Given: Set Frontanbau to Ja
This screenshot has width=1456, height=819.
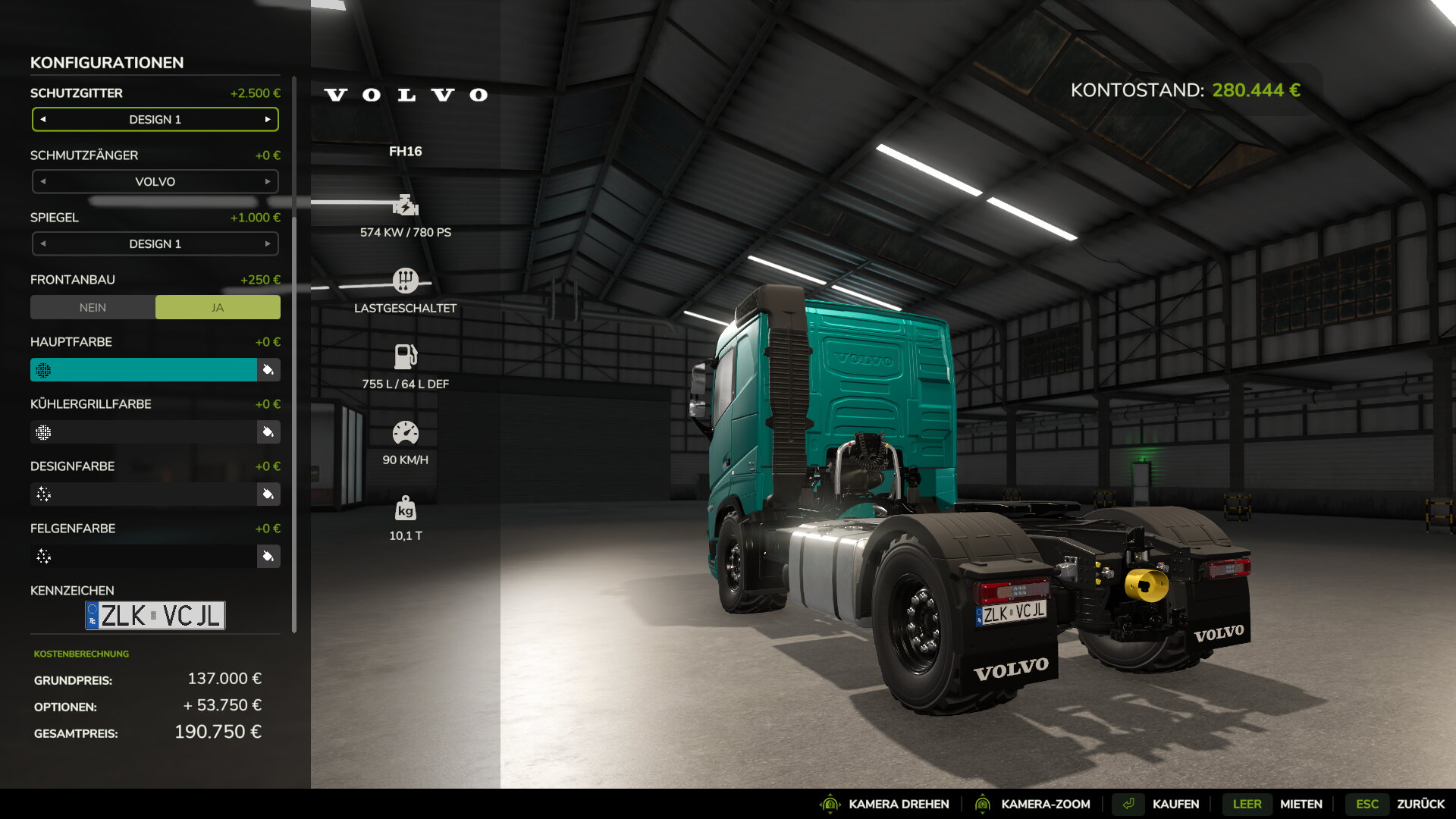Looking at the screenshot, I should (x=218, y=308).
